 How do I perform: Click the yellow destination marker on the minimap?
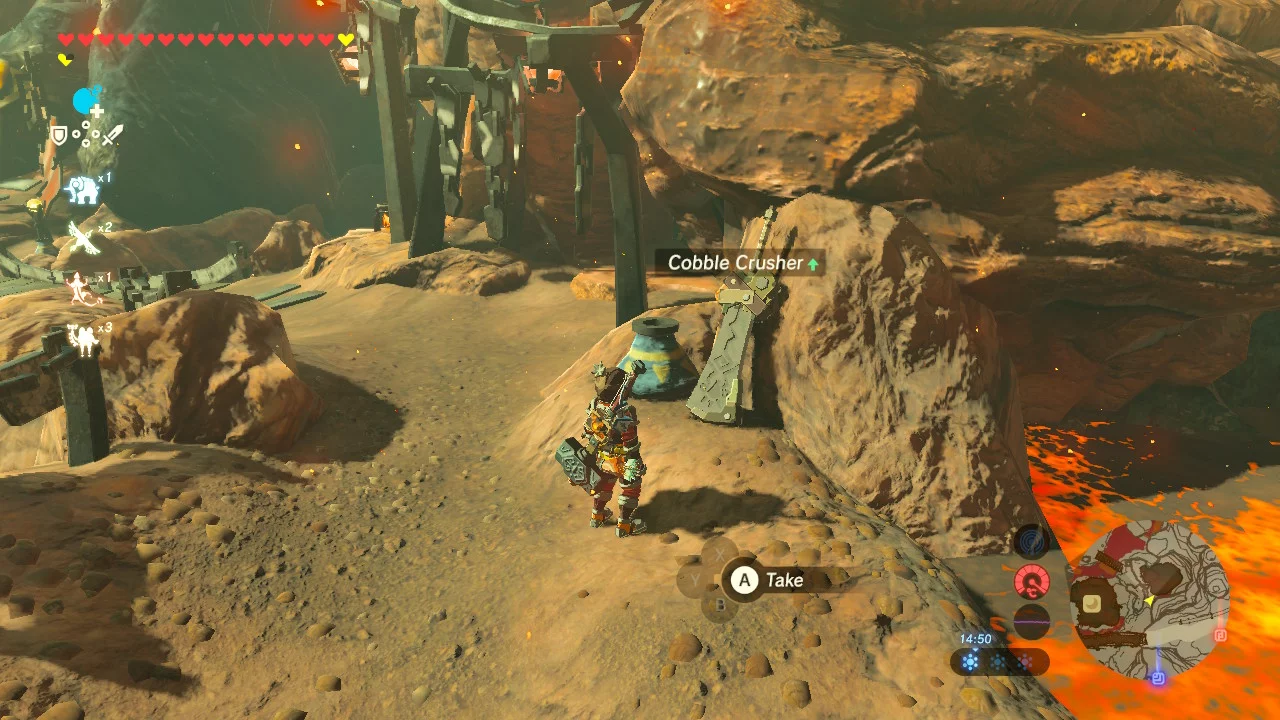1150,600
